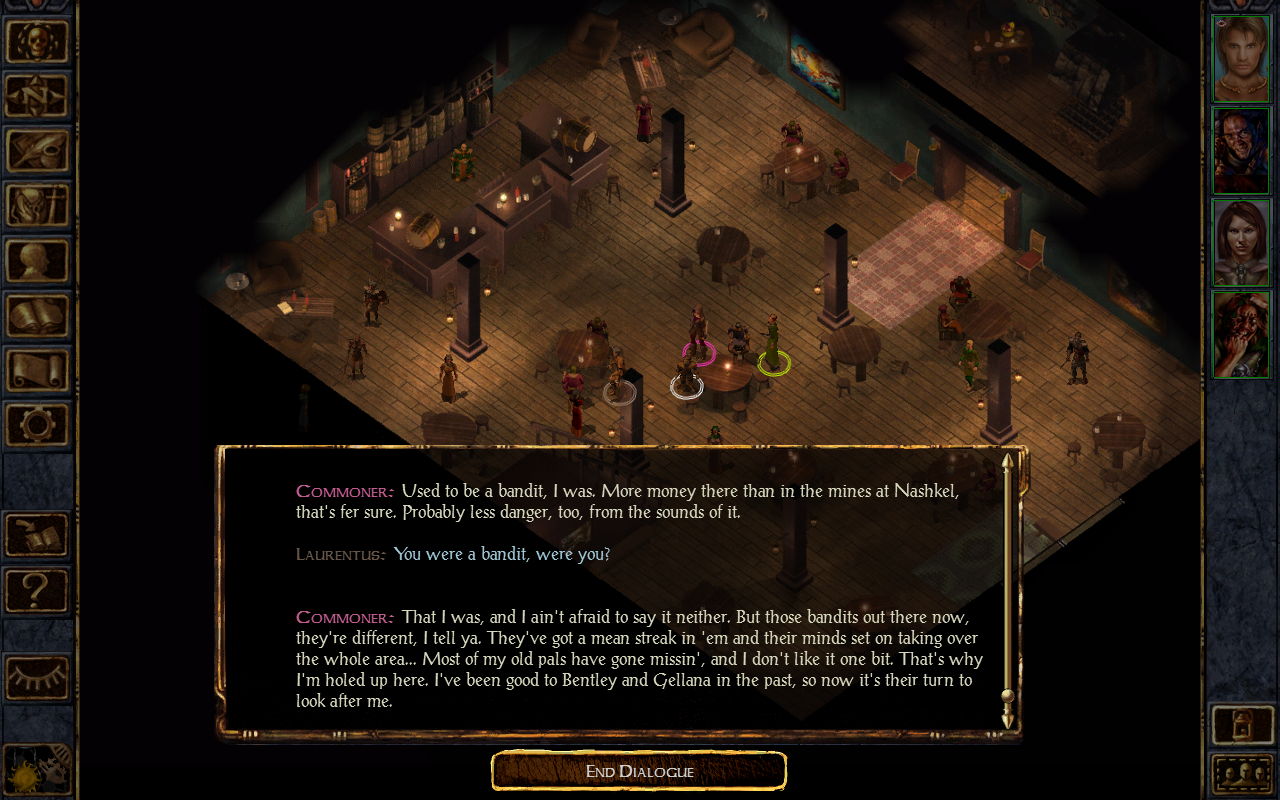Open the area map with the compass icon
The width and height of the screenshot is (1280, 800).
(38, 95)
